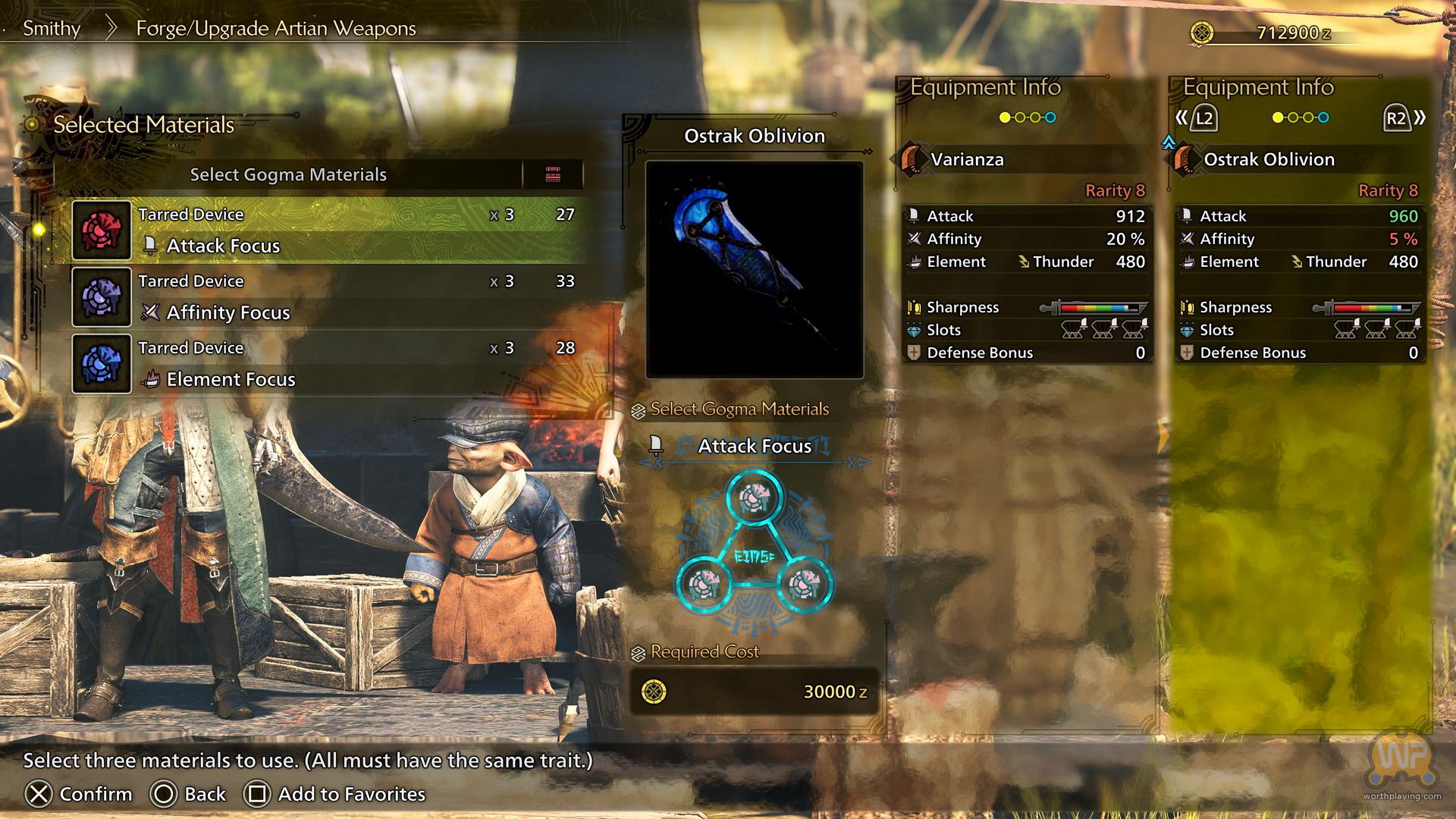Screen dimensions: 1456x819
Task: Show next Equipment Info page
Action: [1404, 118]
